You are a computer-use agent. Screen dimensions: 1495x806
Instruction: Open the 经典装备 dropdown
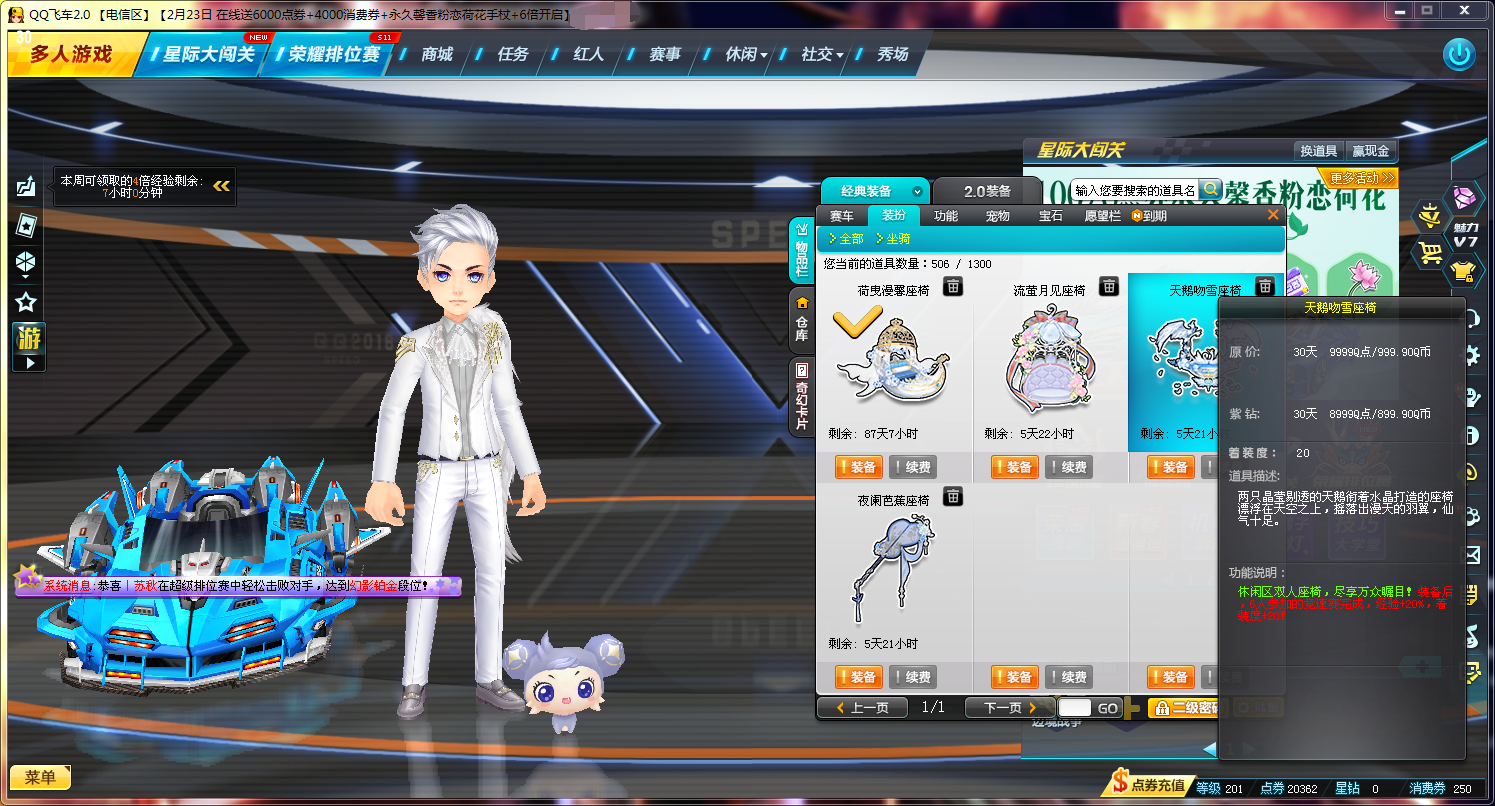(x=874, y=191)
